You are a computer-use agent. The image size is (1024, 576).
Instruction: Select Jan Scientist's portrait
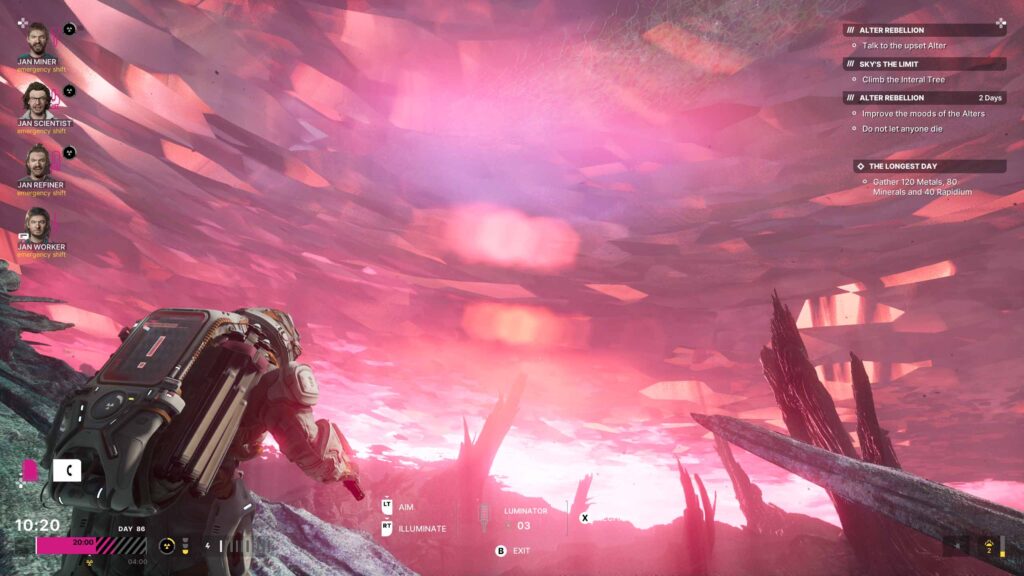[x=37, y=100]
